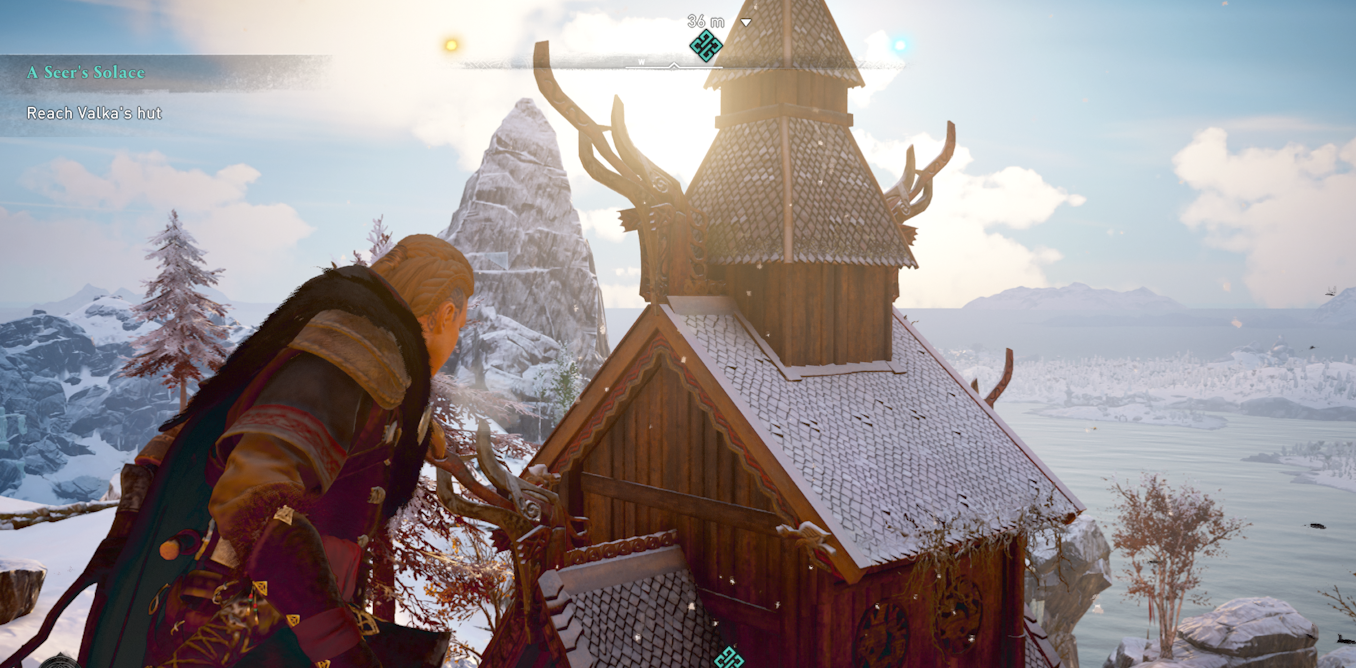Screen dimensions: 1356x668
Task: Select the Reach Valka's hut objective text
Action: [94, 113]
